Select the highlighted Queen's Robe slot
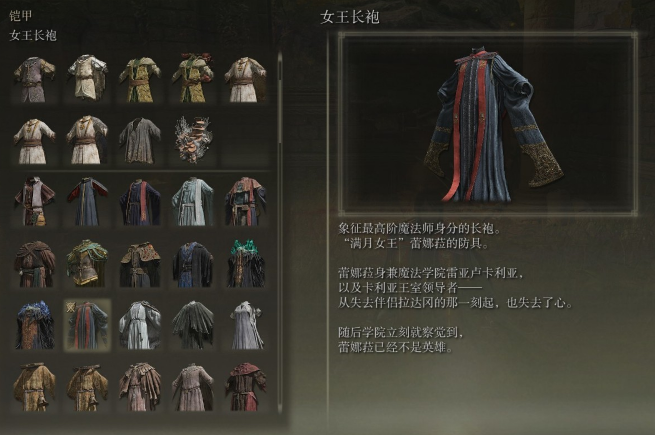 [88, 325]
